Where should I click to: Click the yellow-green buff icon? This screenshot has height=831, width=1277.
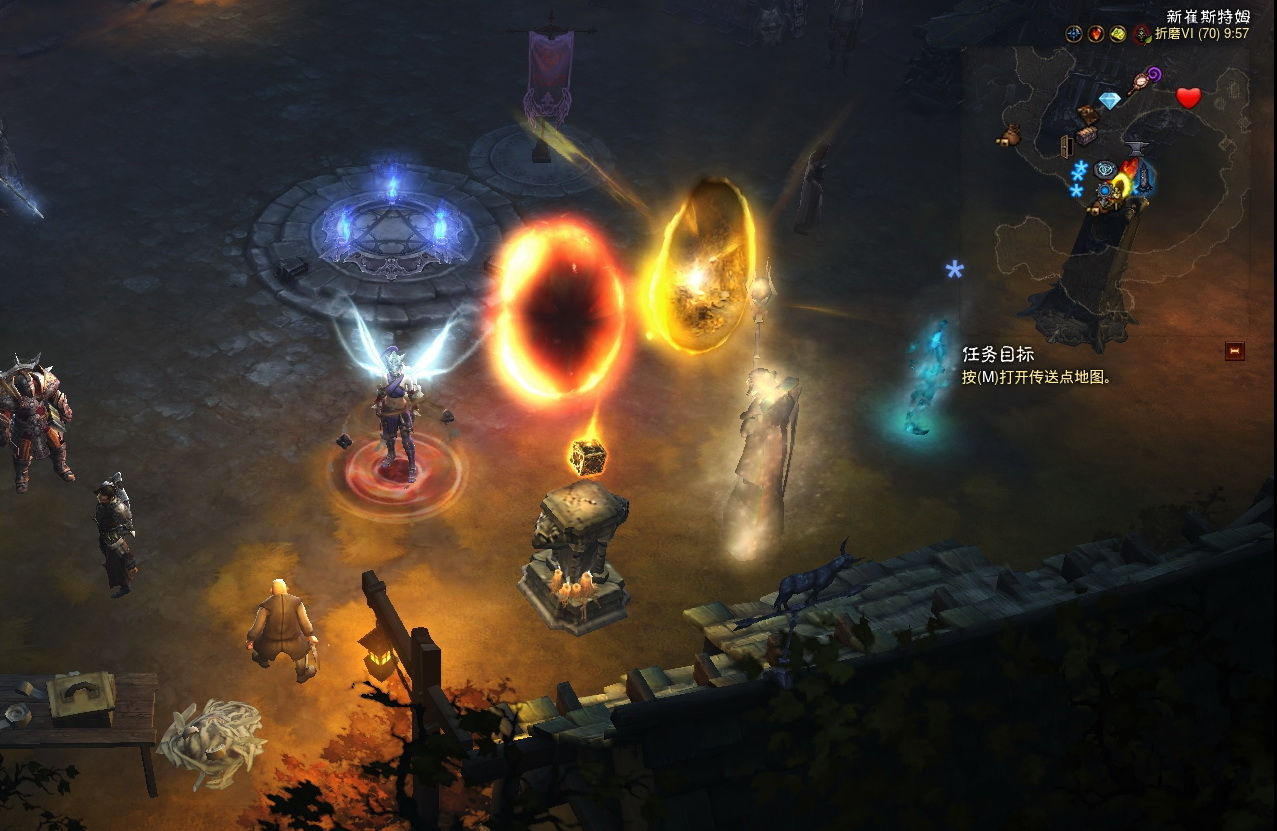(1118, 34)
